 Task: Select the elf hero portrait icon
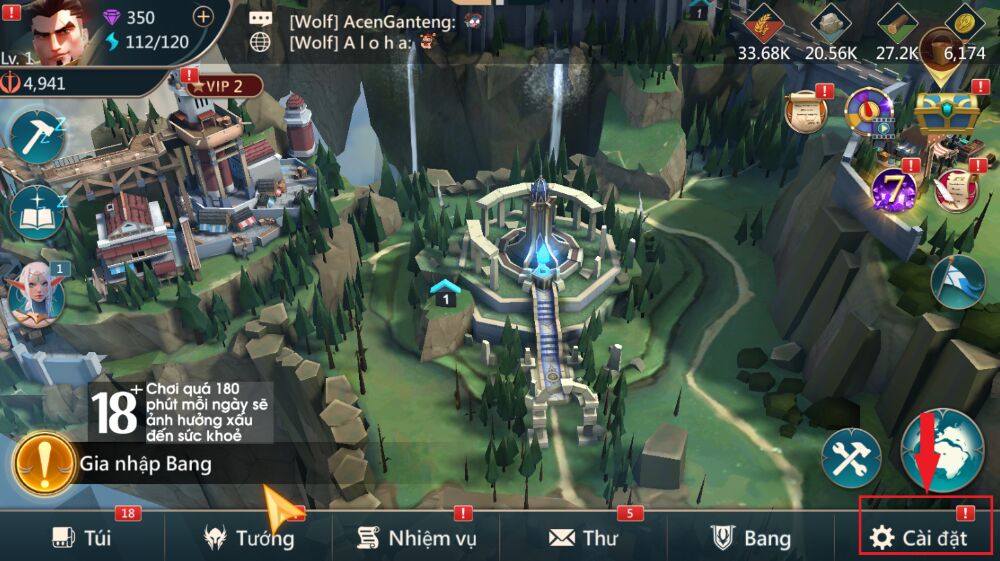(x=36, y=293)
